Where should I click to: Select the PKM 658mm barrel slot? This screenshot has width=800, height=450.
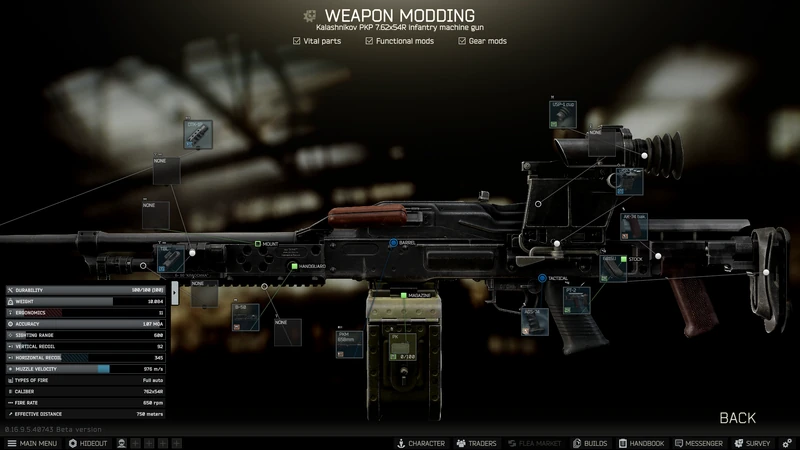(350, 342)
